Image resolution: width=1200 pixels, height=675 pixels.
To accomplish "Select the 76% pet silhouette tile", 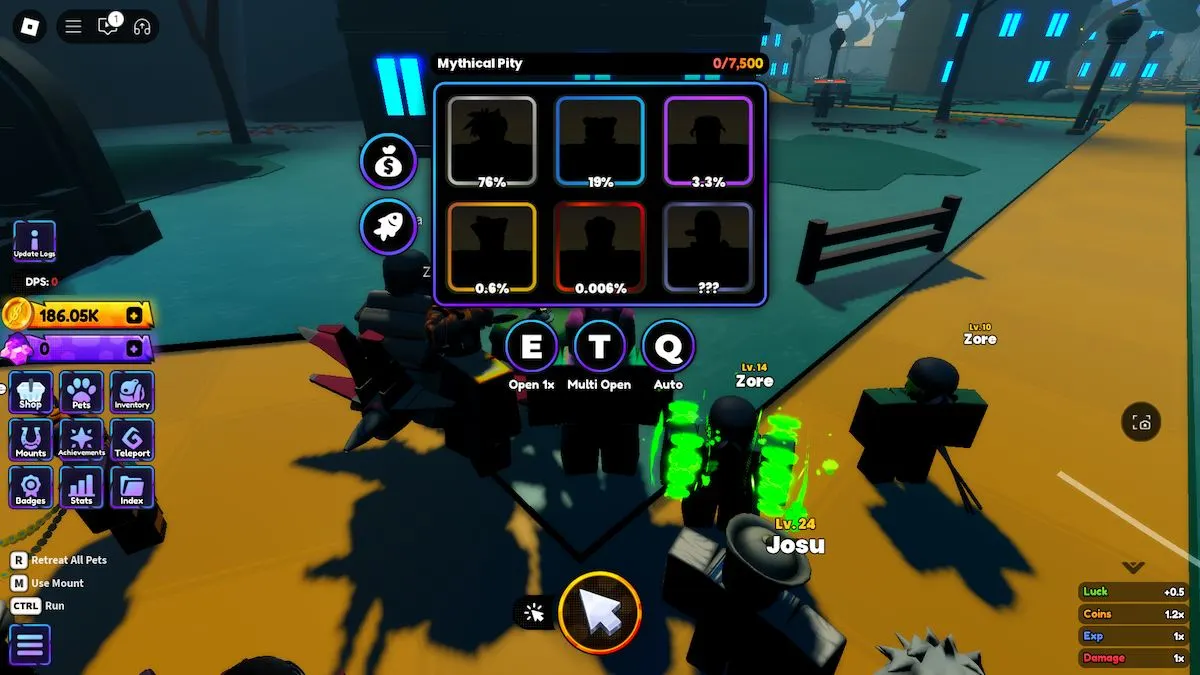I will [x=491, y=141].
